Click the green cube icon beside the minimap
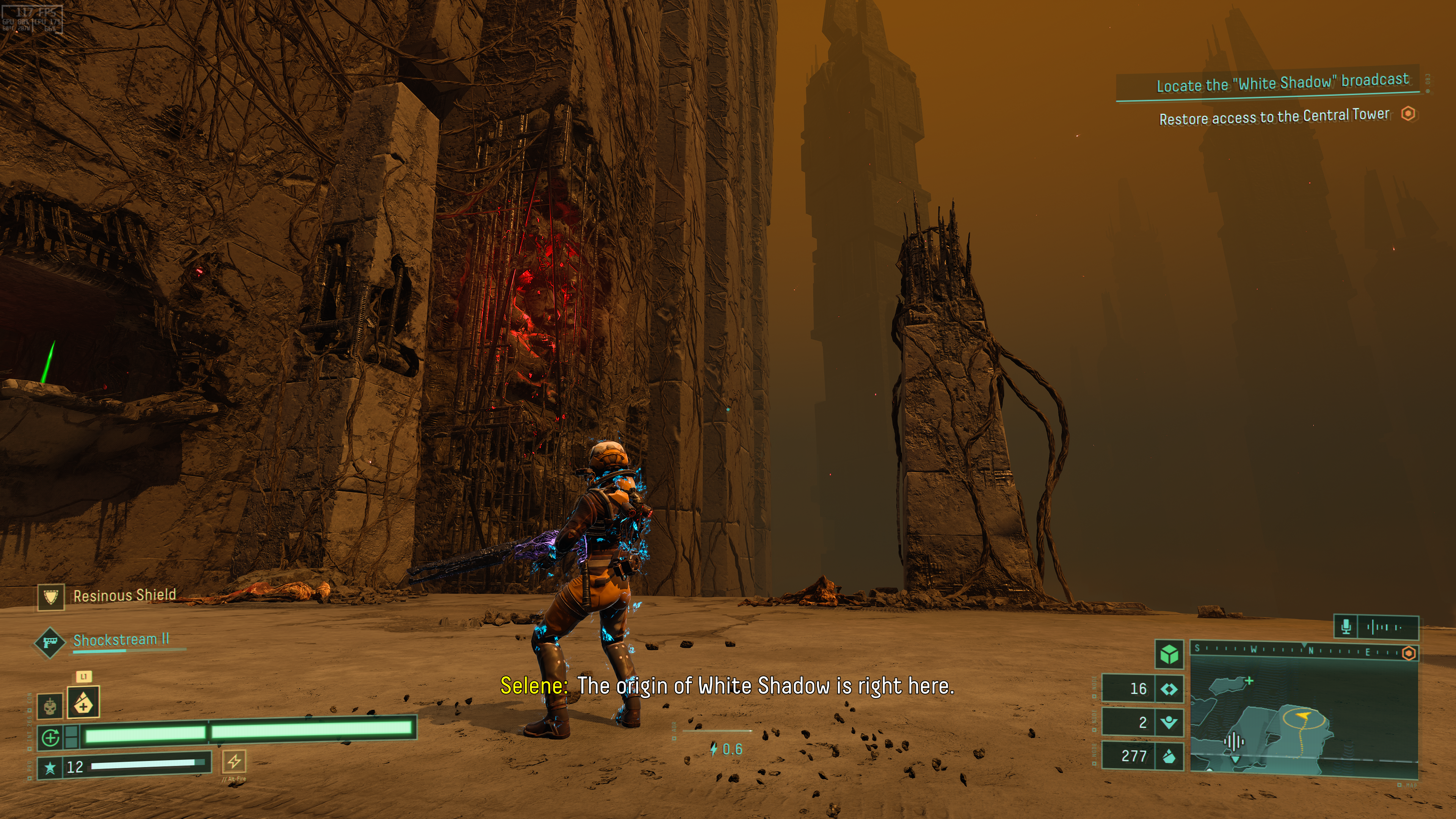Image resolution: width=1456 pixels, height=819 pixels. point(1169,654)
